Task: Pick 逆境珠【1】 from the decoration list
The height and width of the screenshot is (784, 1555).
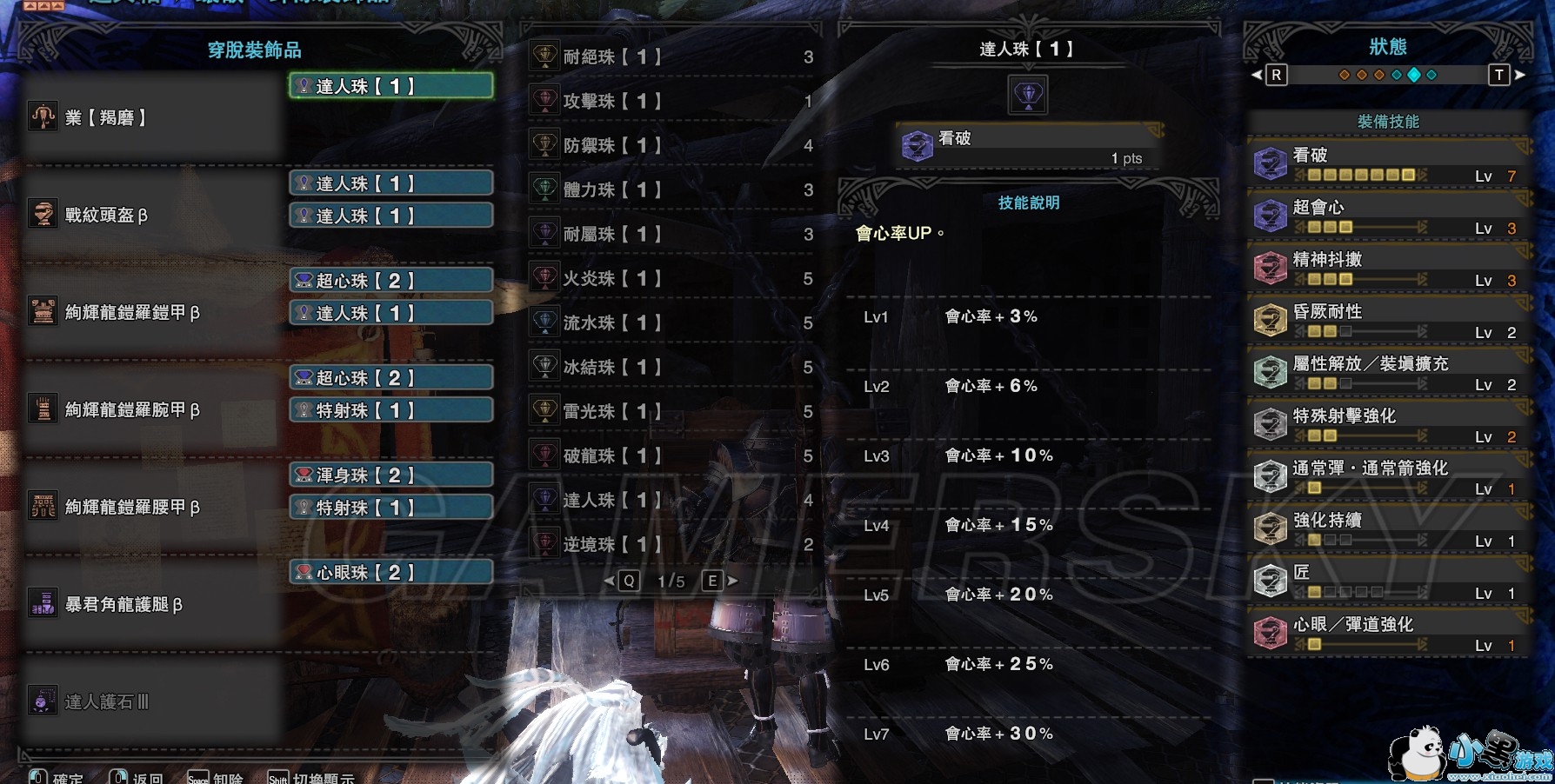Action: (671, 545)
